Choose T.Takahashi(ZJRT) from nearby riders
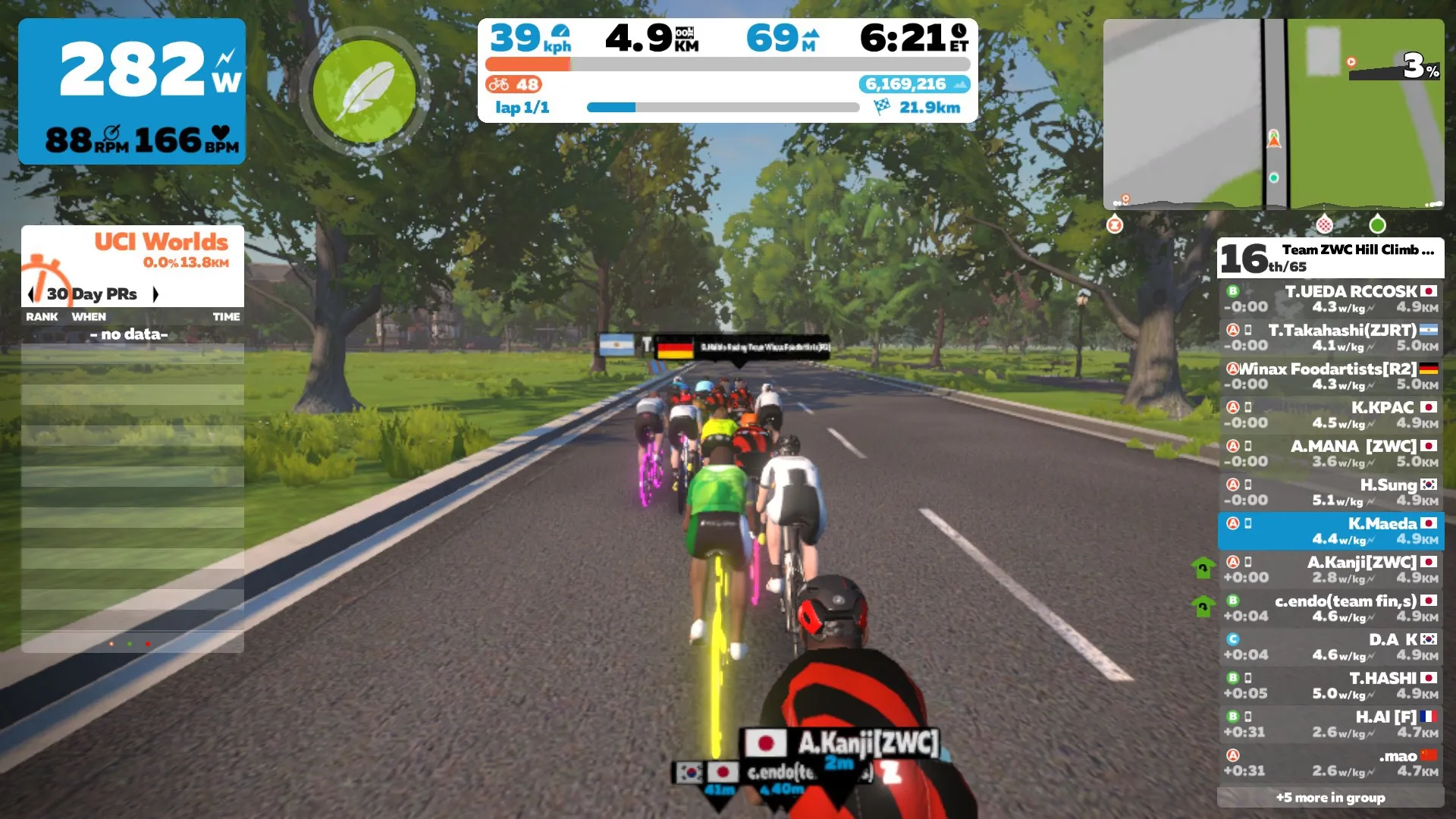This screenshot has height=819, width=1456. (x=1331, y=337)
